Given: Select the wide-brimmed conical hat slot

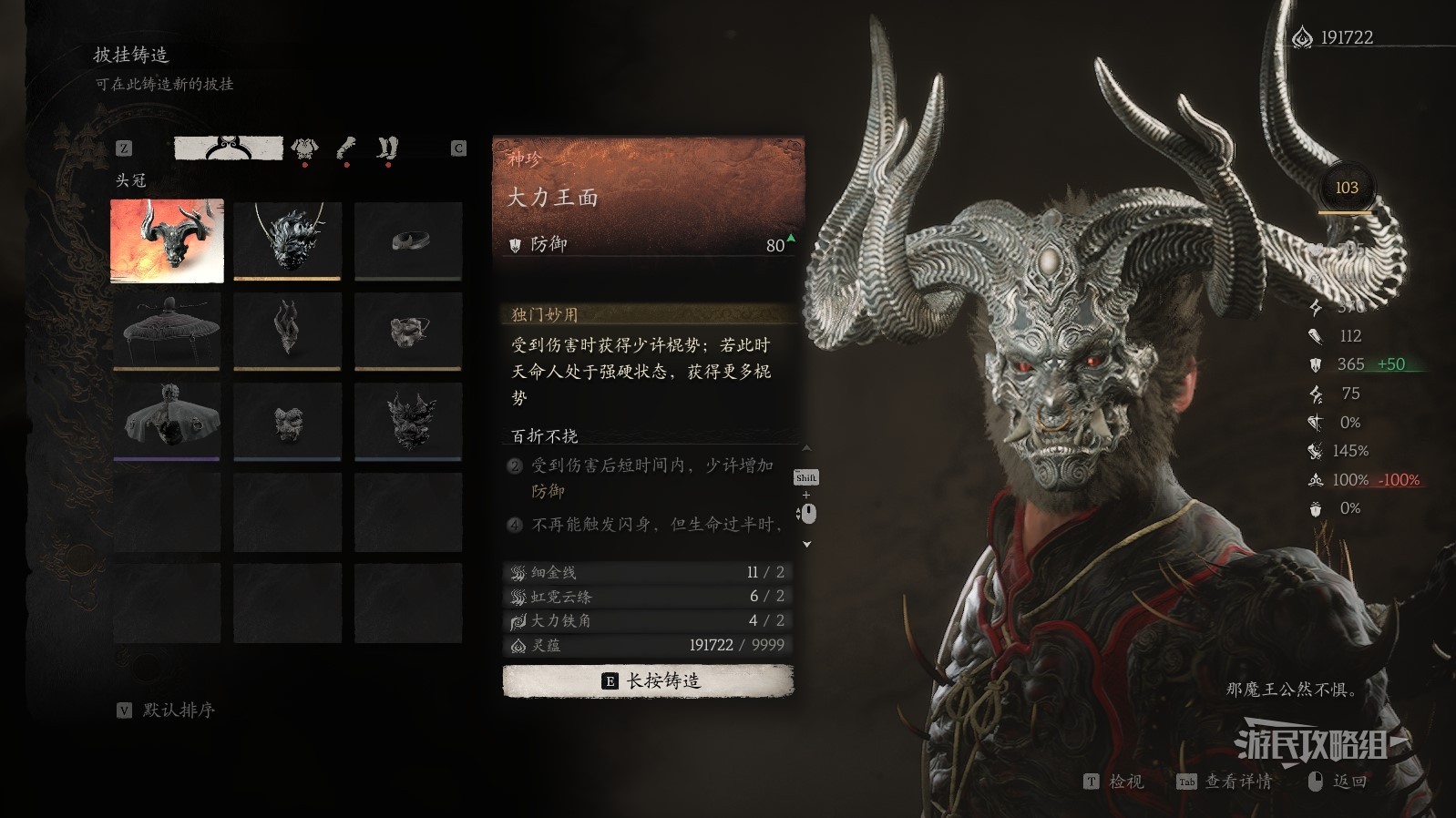Looking at the screenshot, I should pyautogui.click(x=167, y=331).
